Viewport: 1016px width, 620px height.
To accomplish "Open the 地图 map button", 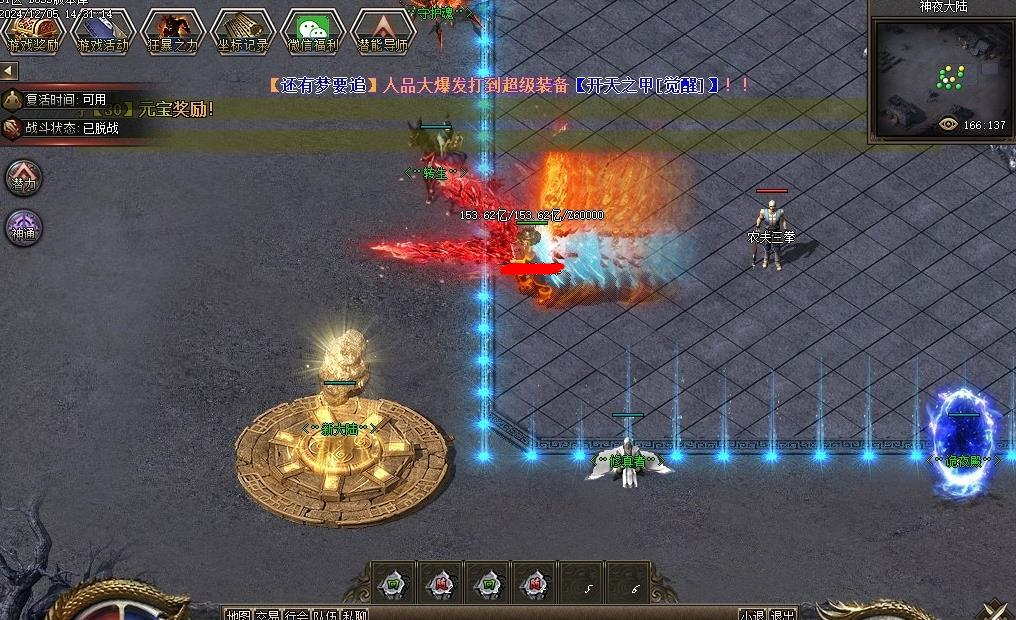I will tap(238, 614).
